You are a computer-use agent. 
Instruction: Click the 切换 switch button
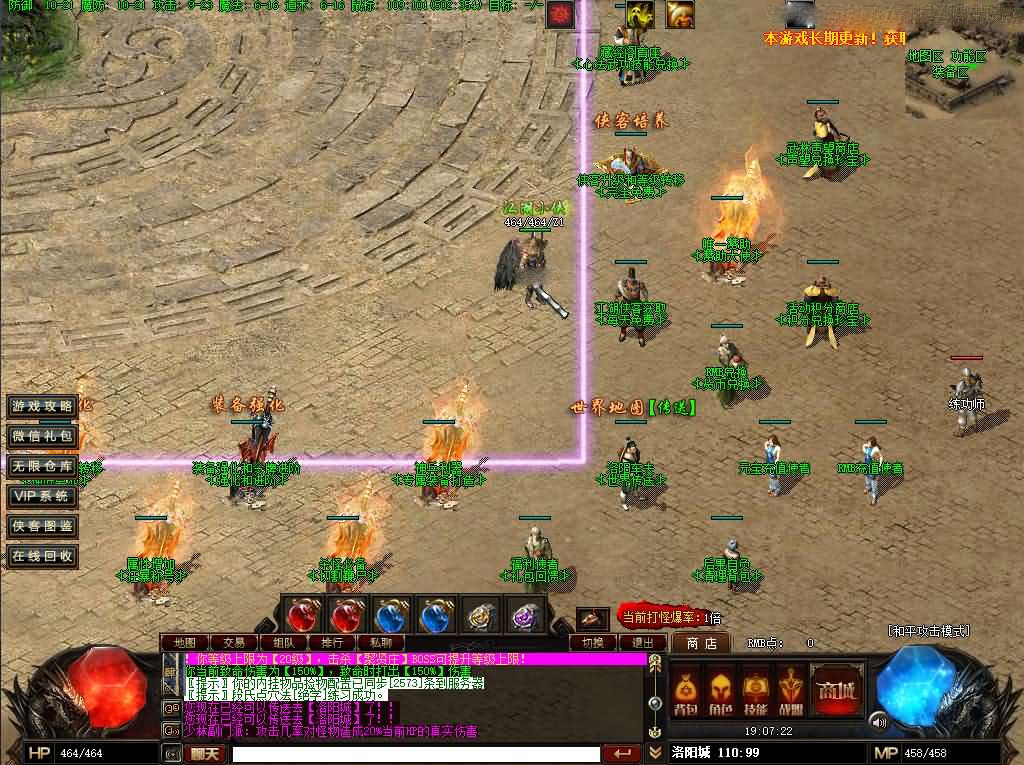[x=593, y=643]
